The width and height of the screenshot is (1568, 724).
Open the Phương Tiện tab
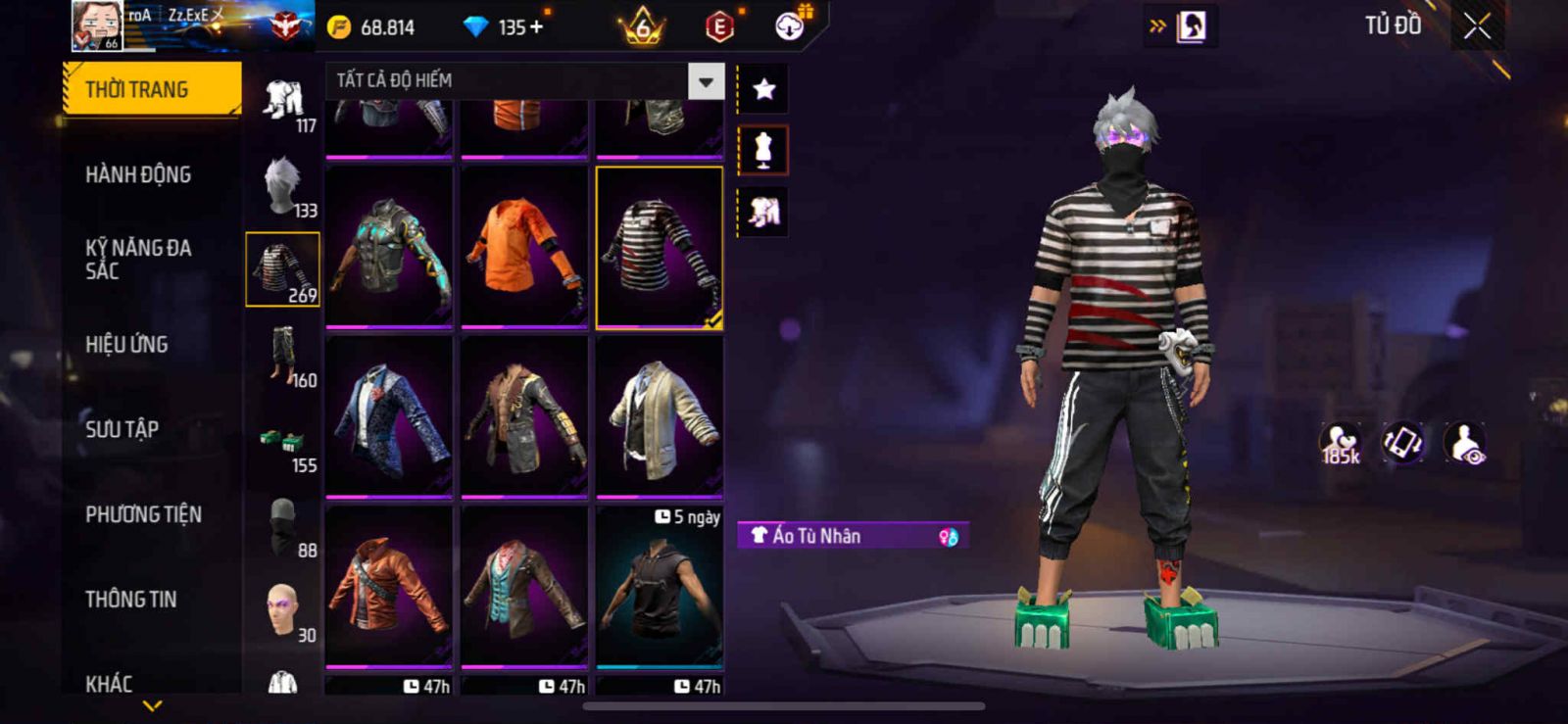pos(143,514)
